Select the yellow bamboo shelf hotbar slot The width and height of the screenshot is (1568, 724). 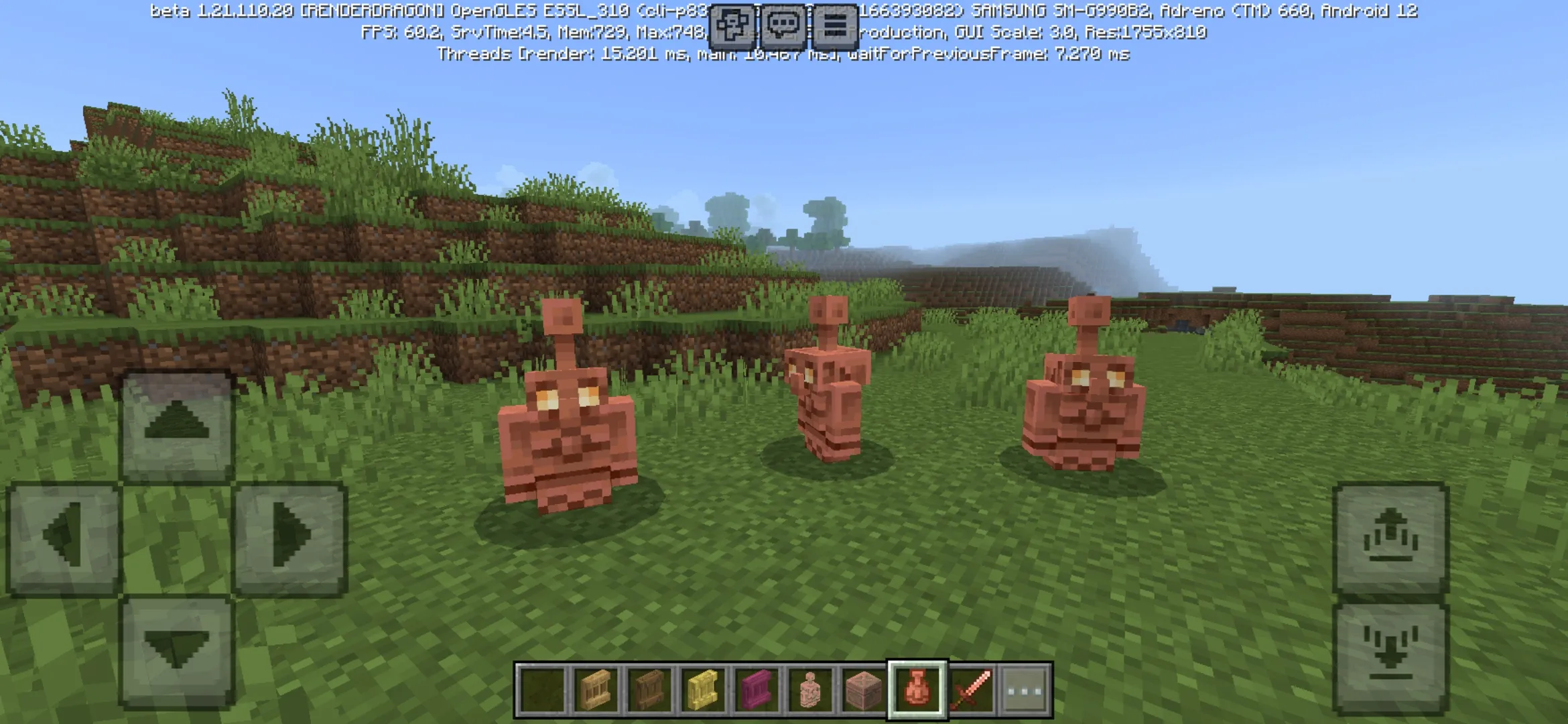pyautogui.click(x=703, y=690)
